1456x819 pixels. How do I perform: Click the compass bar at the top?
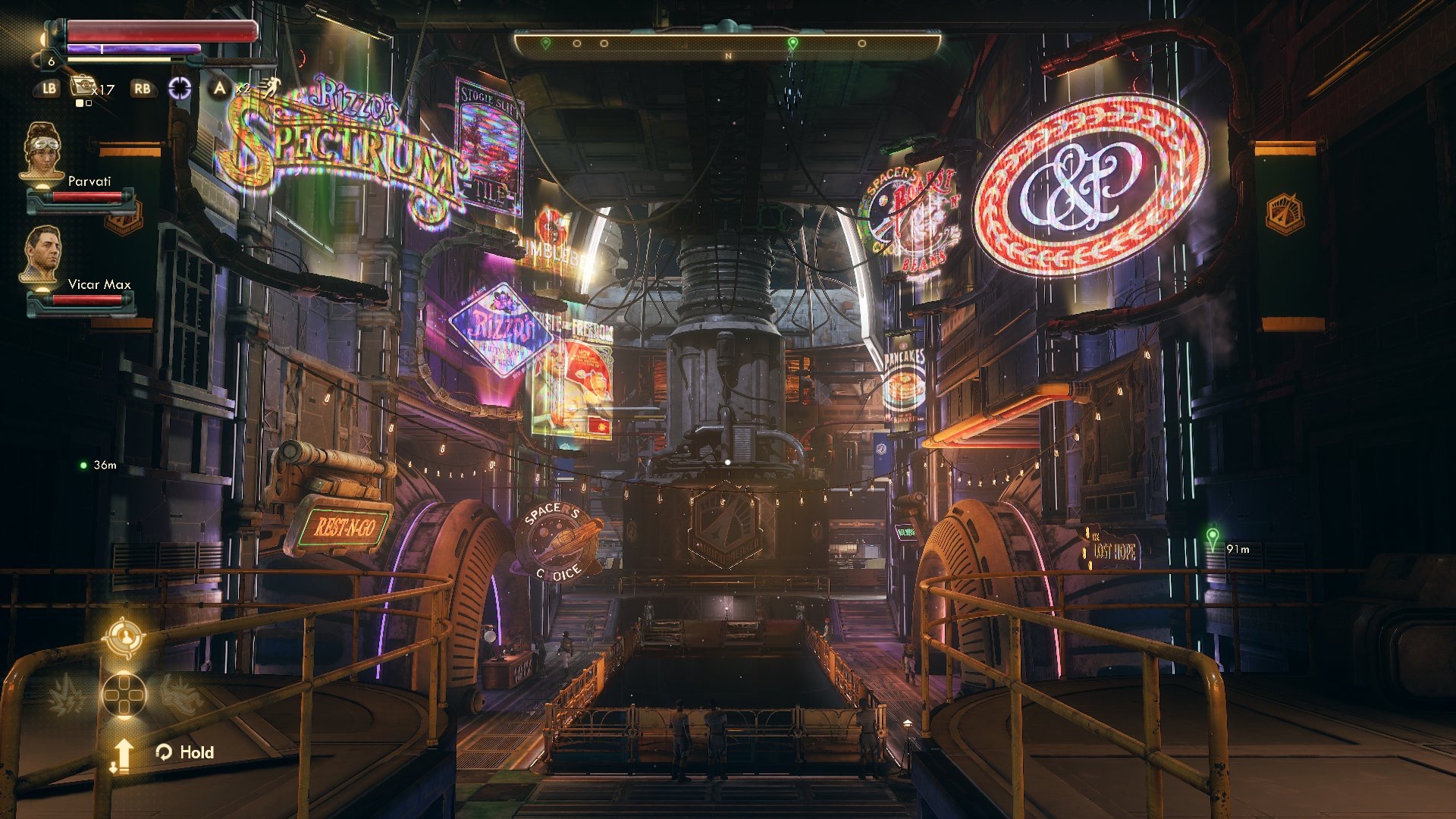click(727, 45)
